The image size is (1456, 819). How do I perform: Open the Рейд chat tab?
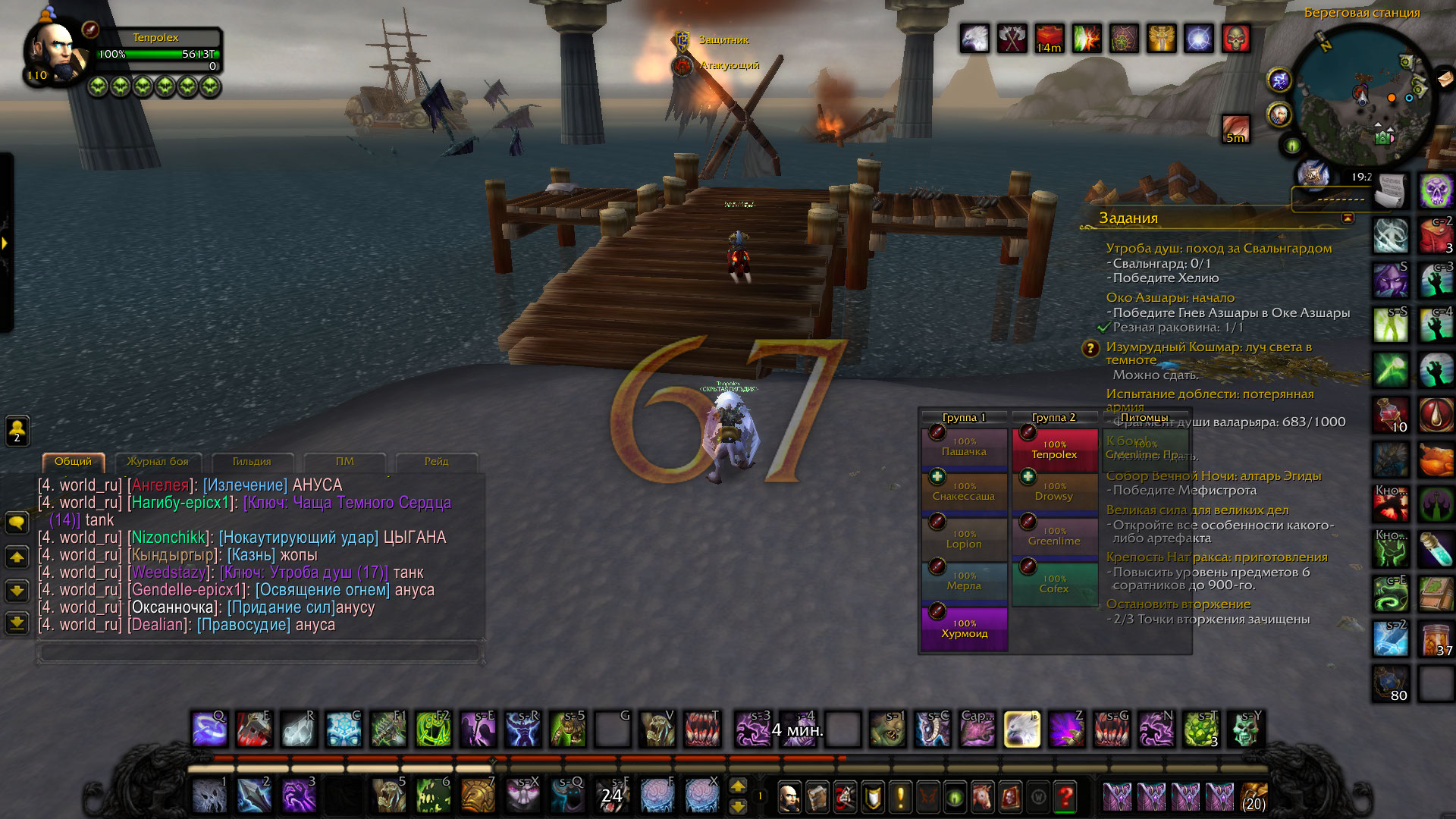tap(436, 462)
